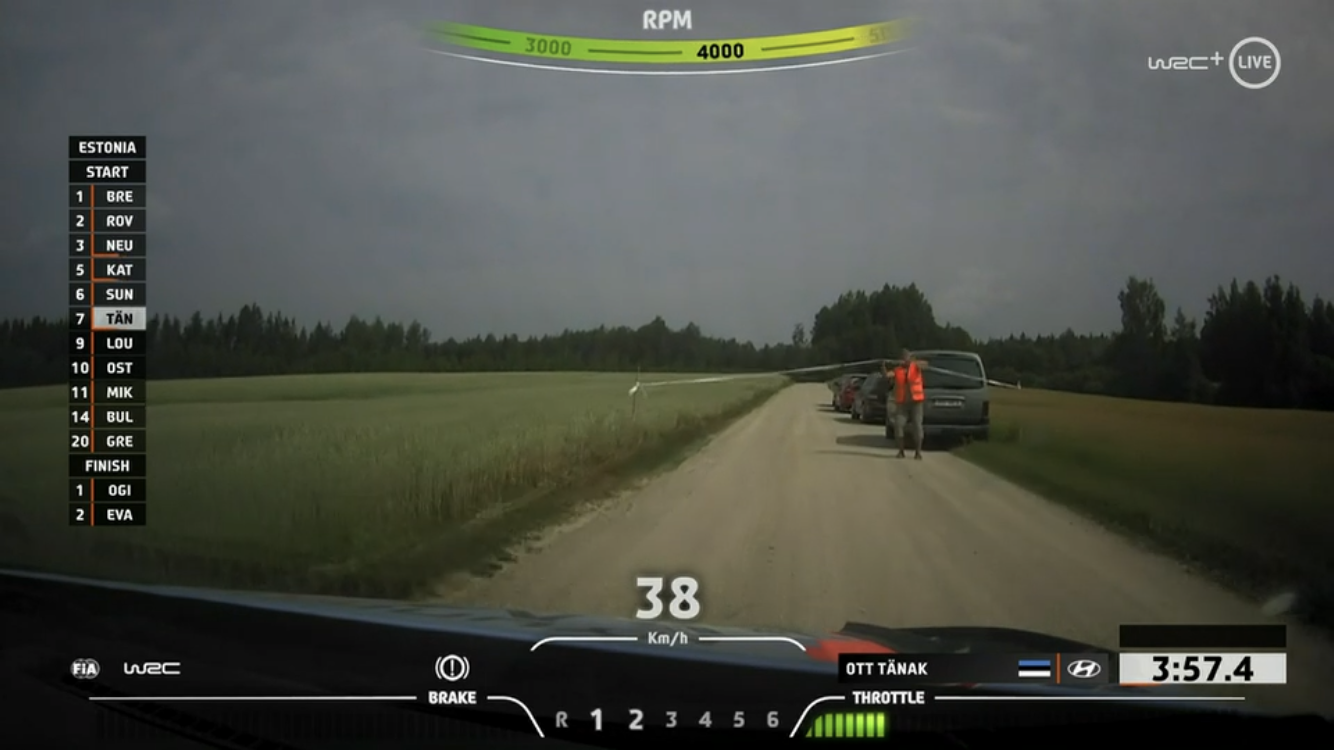1334x750 pixels.
Task: Select OGI under the Finish header
Action: 108,490
